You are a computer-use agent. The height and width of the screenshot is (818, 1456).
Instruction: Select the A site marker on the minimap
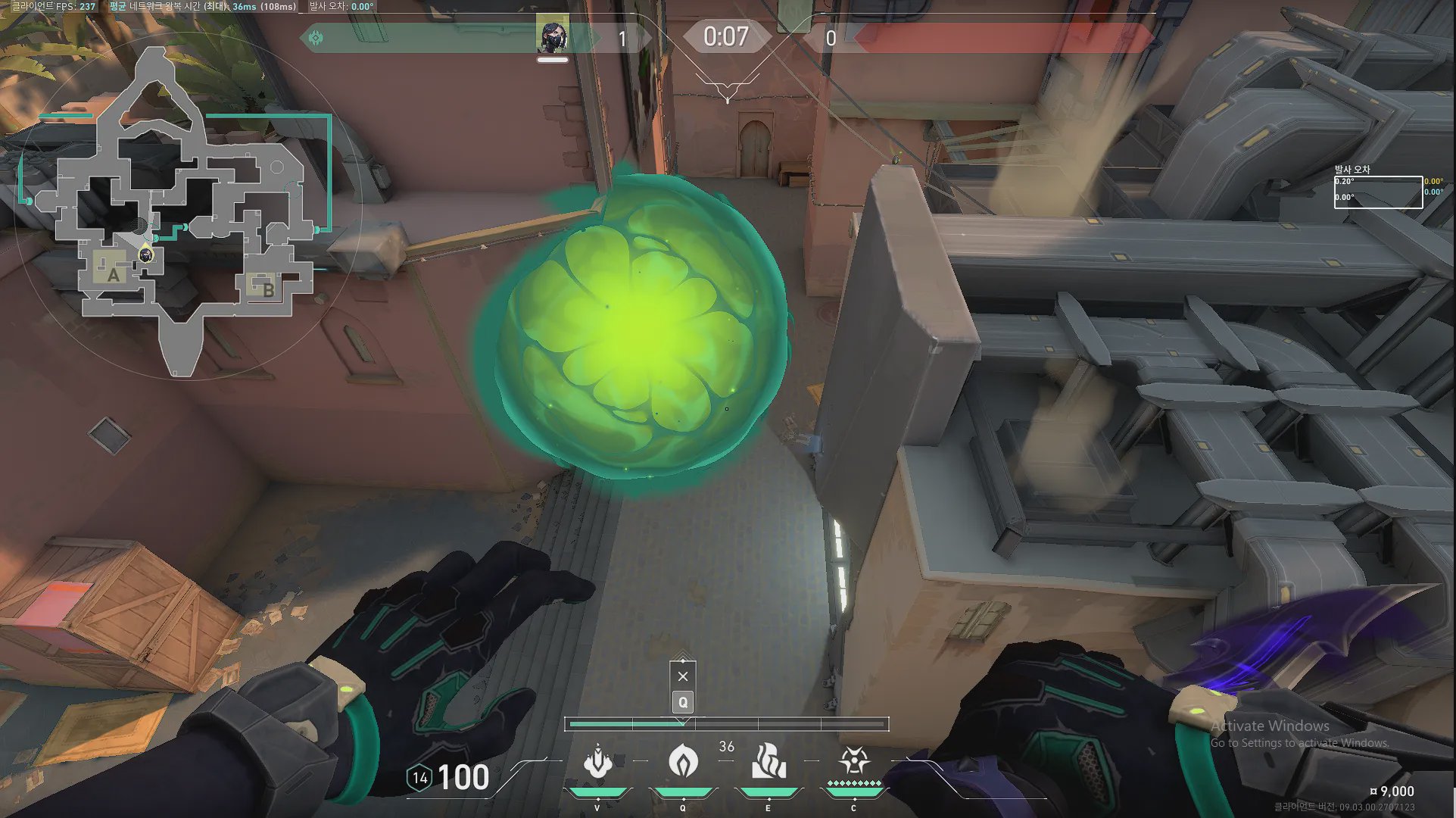tap(114, 274)
